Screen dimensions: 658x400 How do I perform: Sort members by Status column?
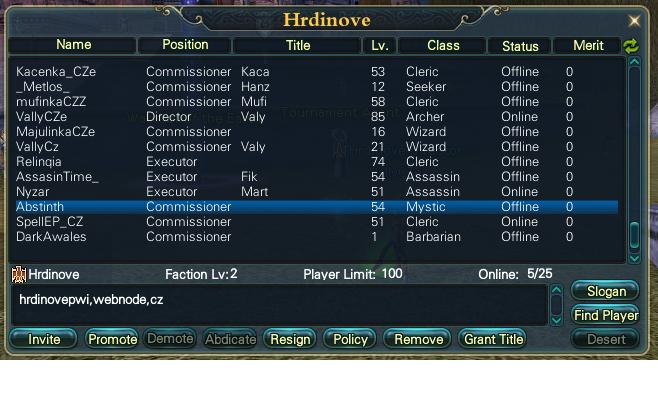pyautogui.click(x=520, y=45)
